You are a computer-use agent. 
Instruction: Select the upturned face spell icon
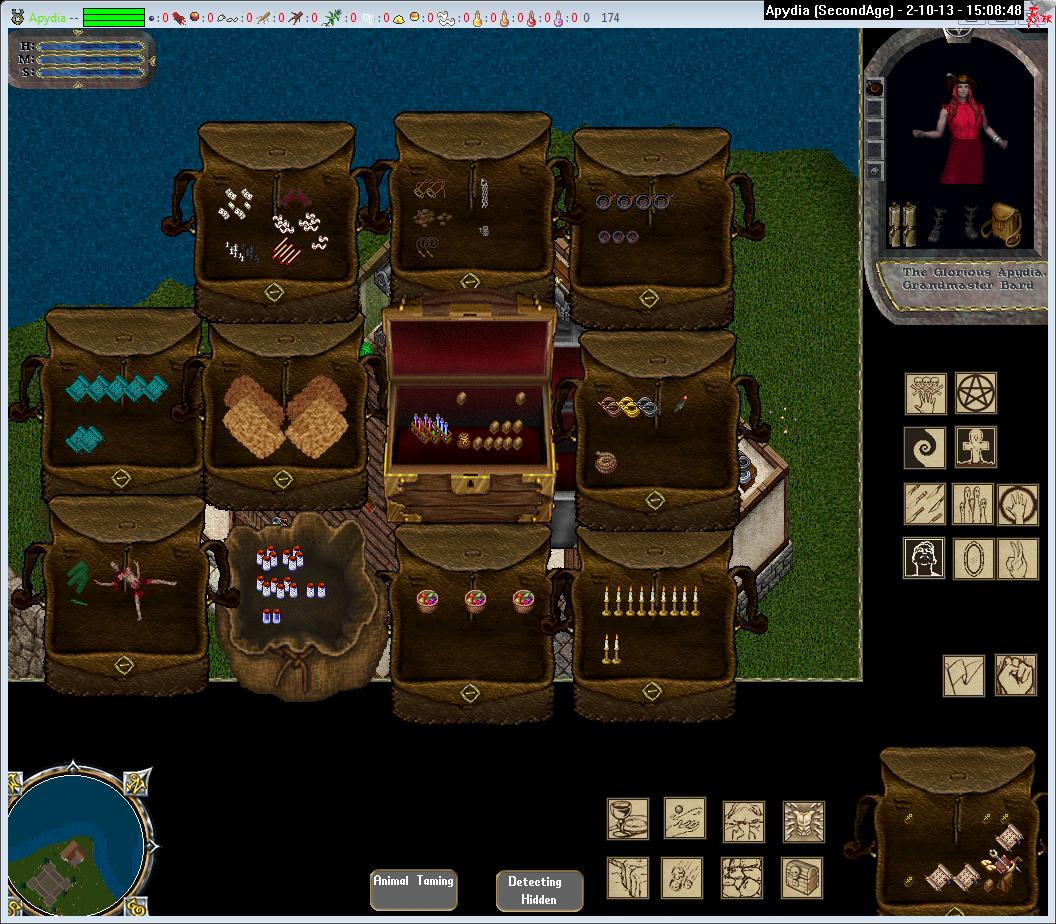[924, 558]
